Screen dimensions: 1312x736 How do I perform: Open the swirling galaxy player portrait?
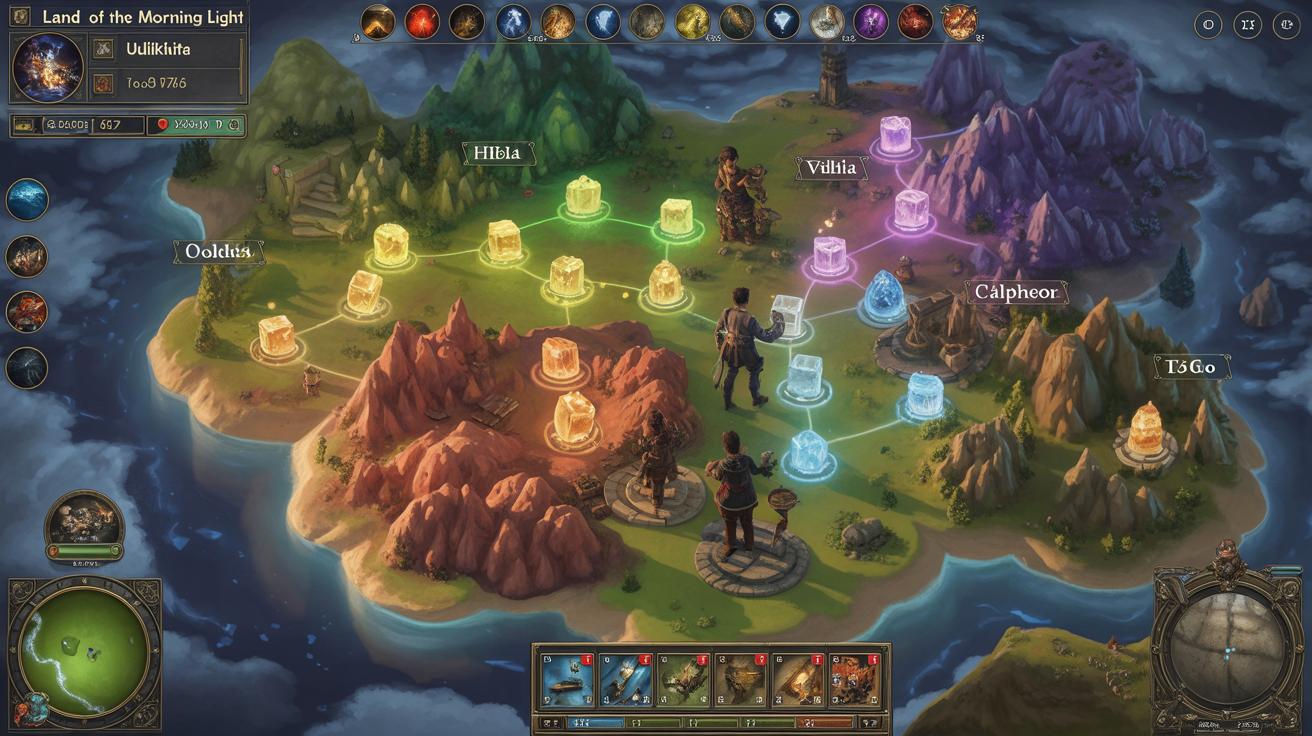(x=48, y=67)
